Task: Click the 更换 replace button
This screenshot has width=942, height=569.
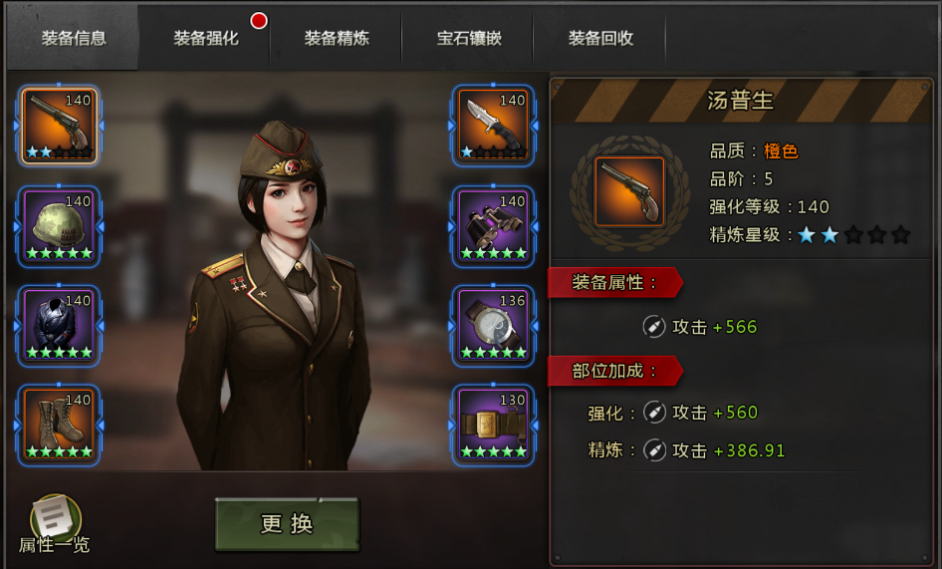Action: click(287, 524)
